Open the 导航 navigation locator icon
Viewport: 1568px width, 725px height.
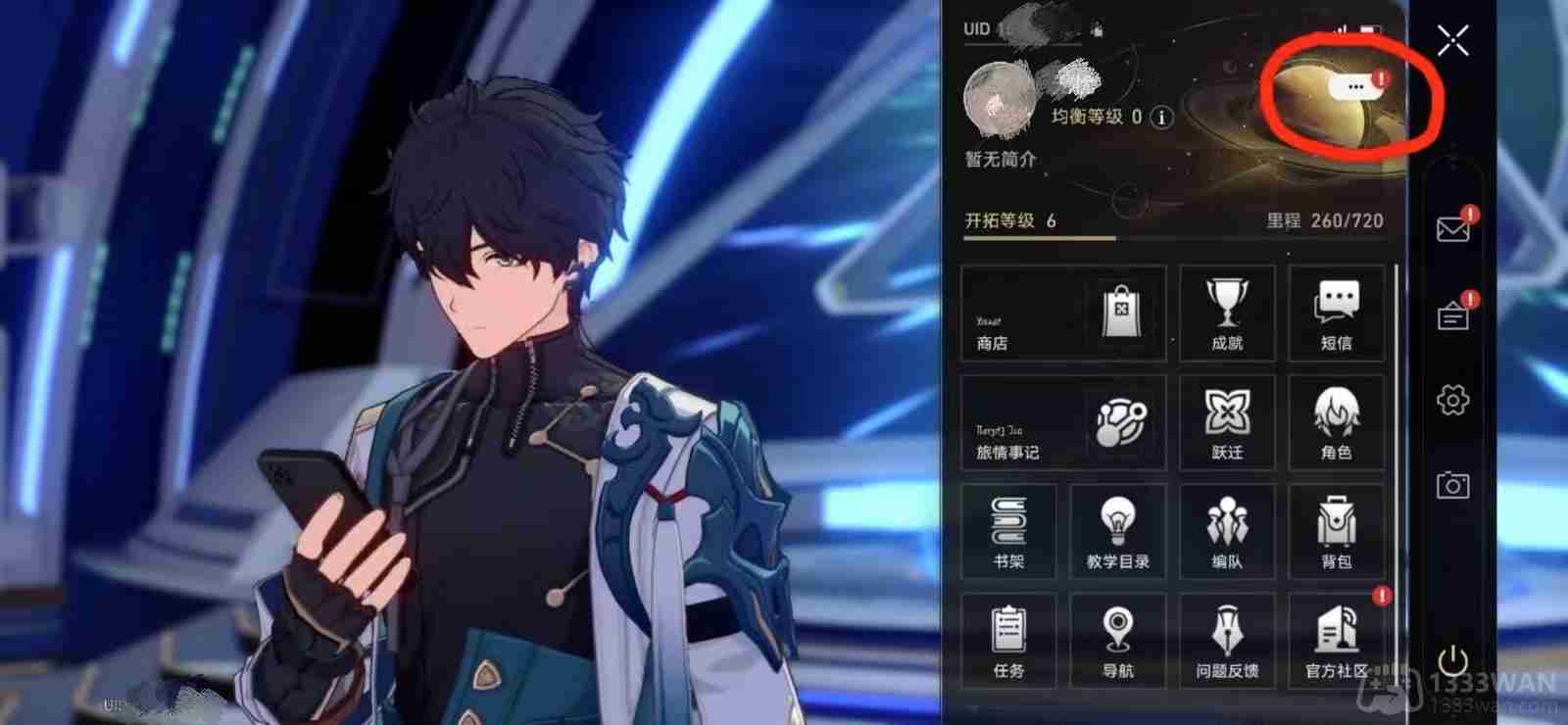[1118, 637]
